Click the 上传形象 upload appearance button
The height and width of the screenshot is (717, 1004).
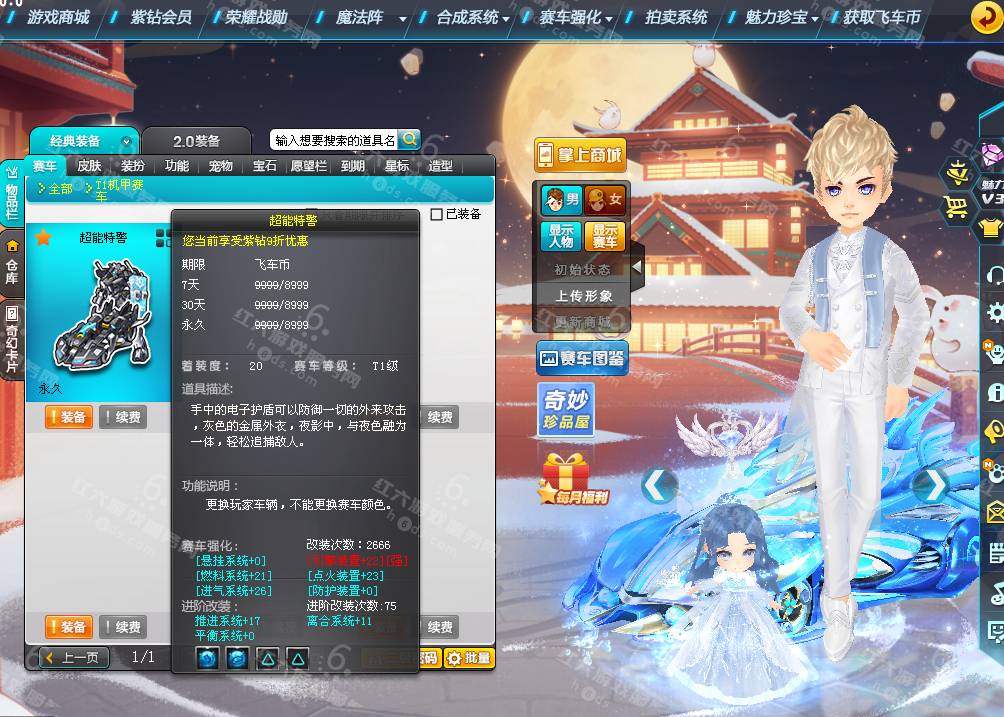584,296
